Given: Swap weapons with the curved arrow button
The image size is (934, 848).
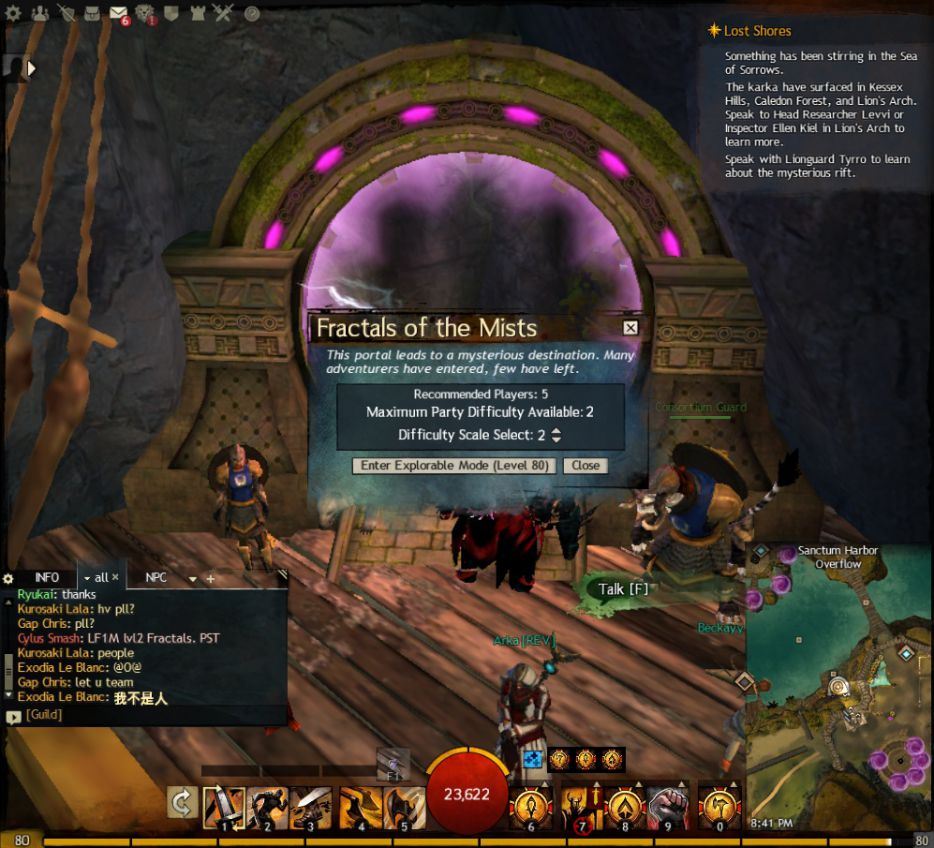Looking at the screenshot, I should pyautogui.click(x=182, y=803).
